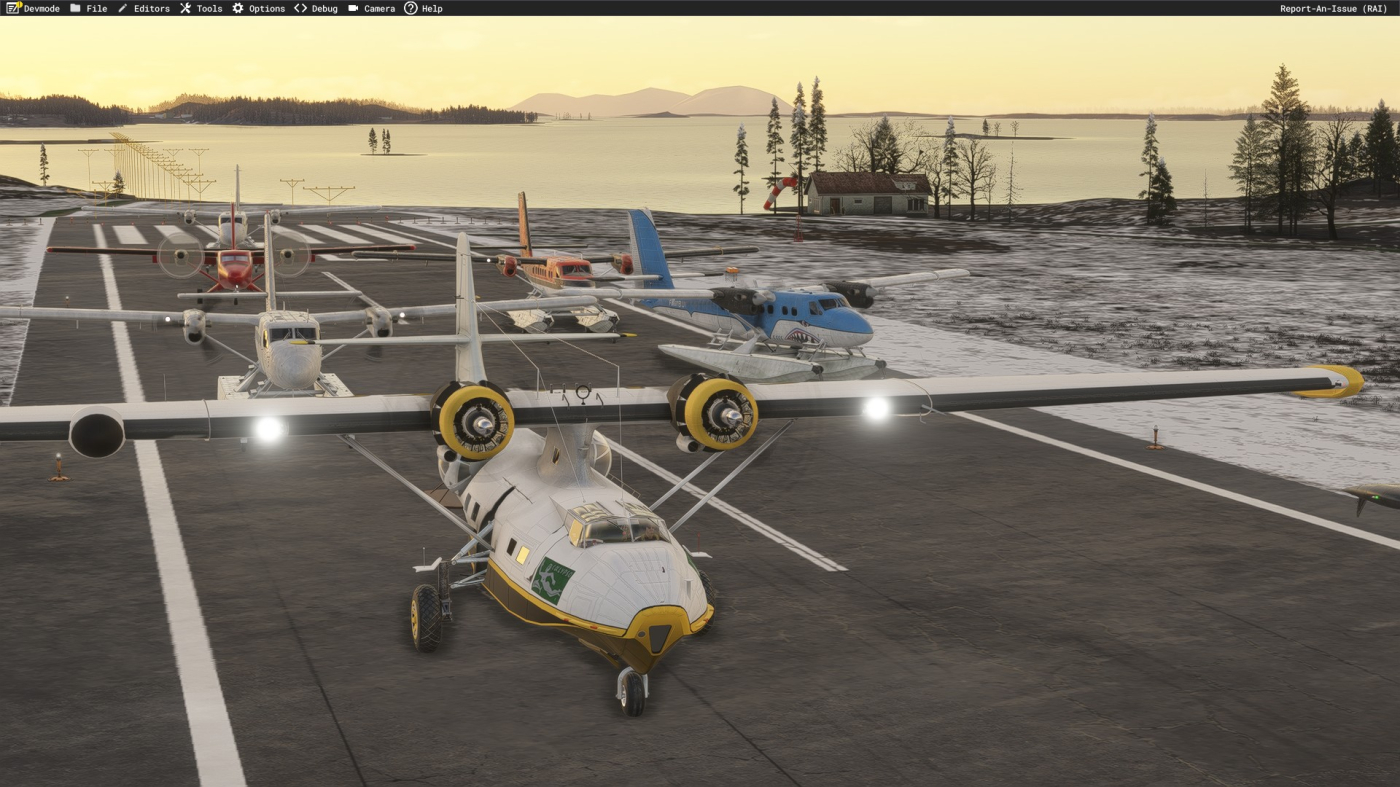The image size is (1400, 787).
Task: Open the Tools menu
Action: click(201, 8)
